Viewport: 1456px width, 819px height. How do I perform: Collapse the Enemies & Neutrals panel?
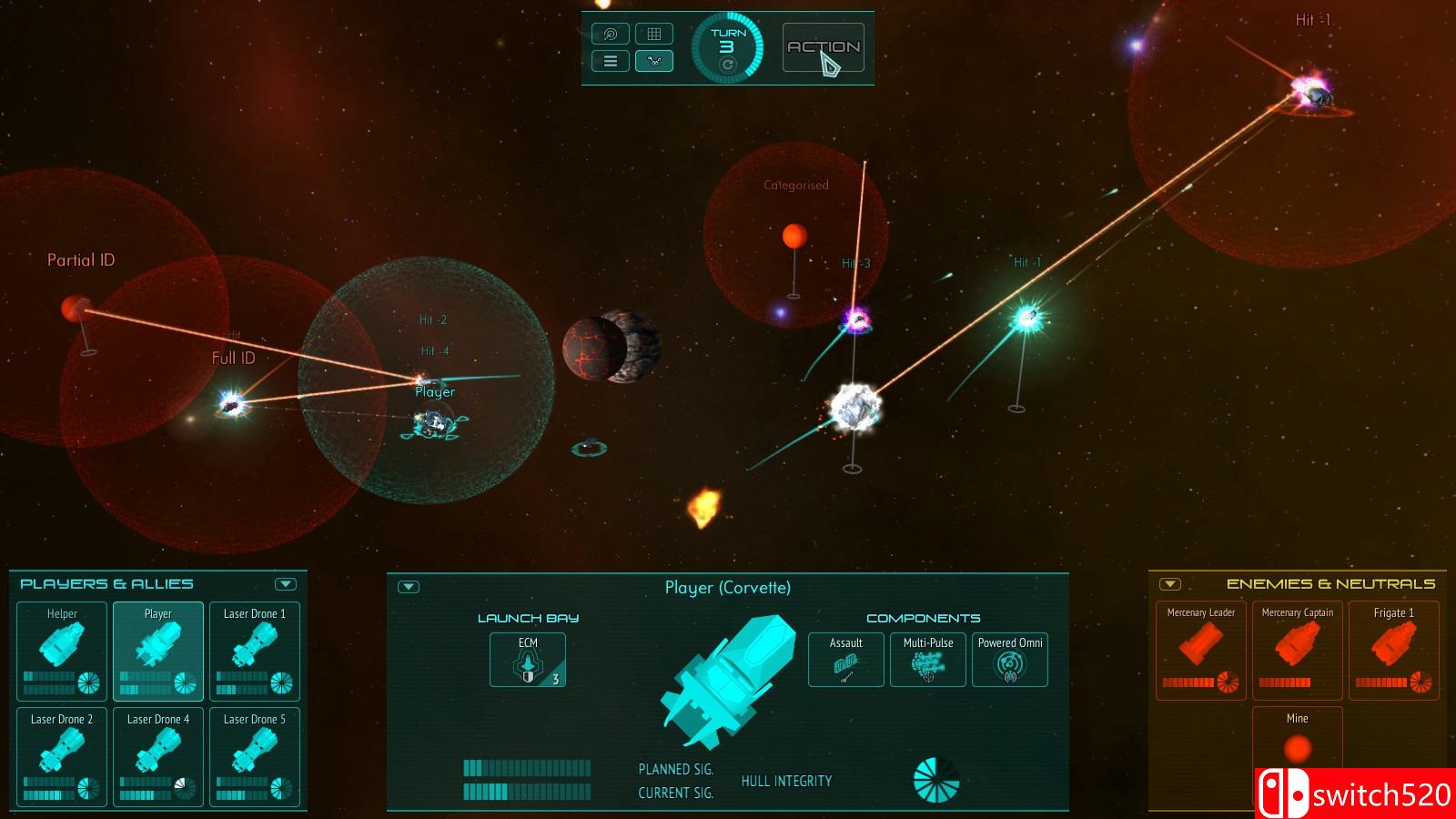pos(1170,584)
